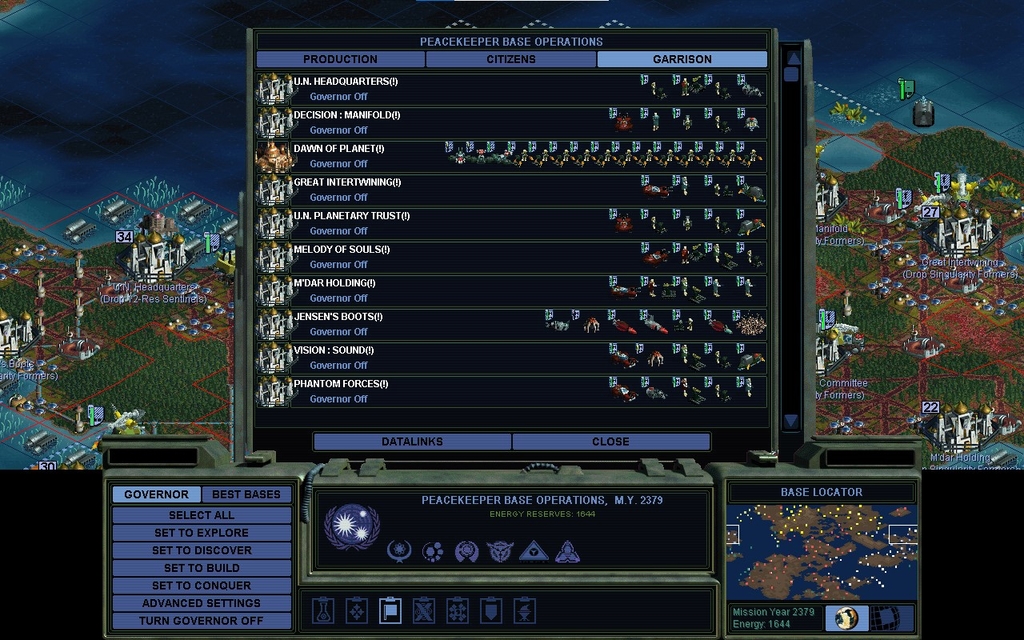Open the Citizens tab

511,59
